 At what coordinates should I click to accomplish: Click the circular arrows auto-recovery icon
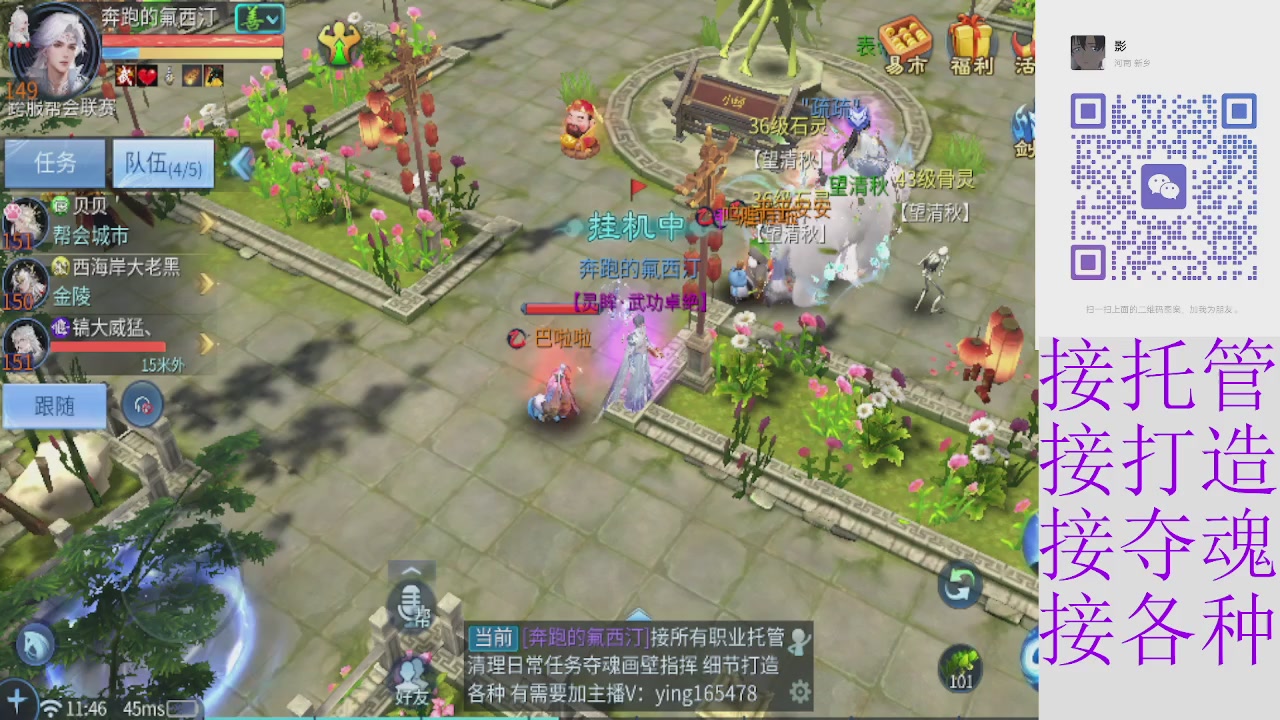click(x=959, y=583)
